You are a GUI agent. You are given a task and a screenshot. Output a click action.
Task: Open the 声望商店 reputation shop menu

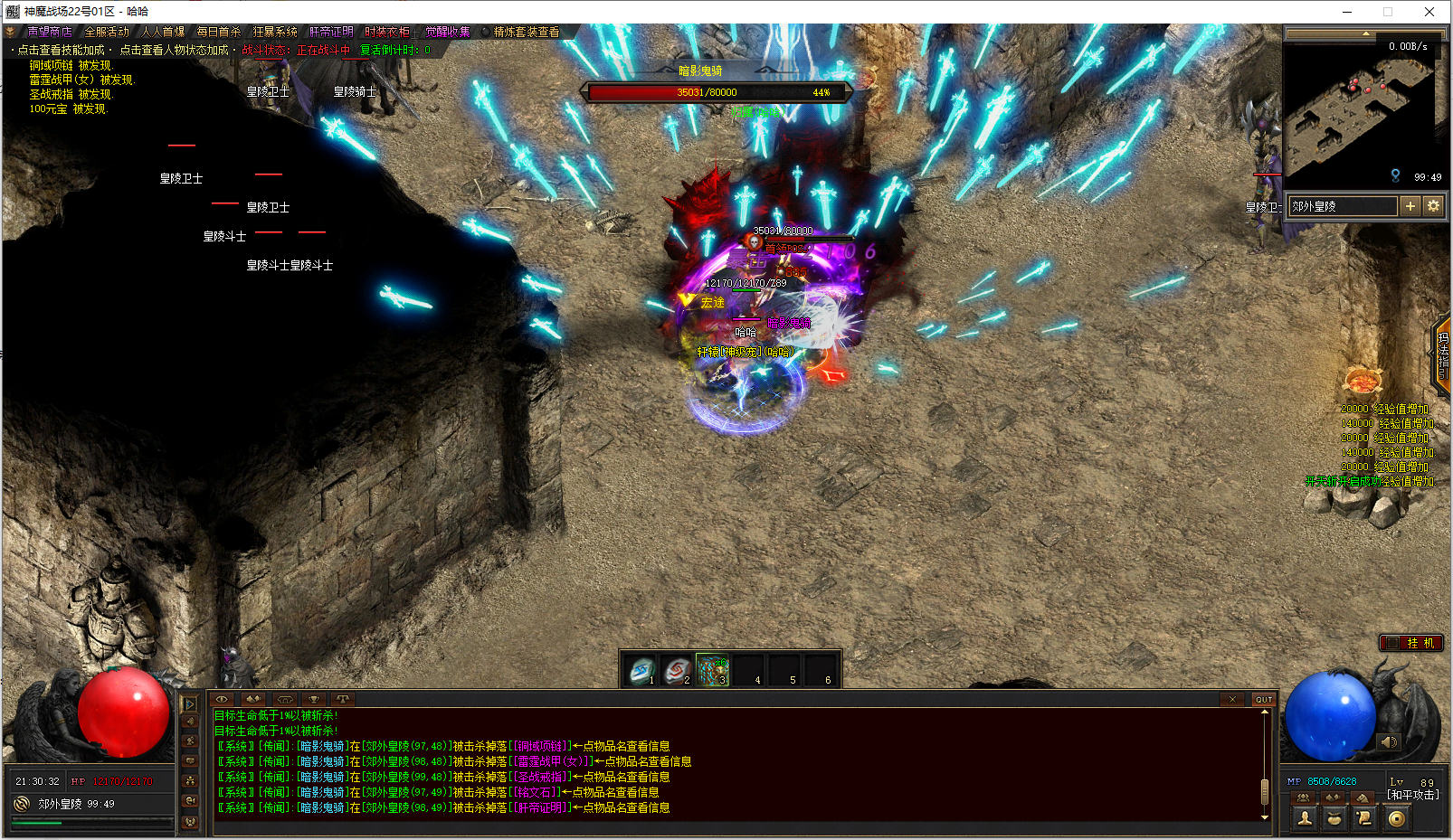pyautogui.click(x=49, y=32)
